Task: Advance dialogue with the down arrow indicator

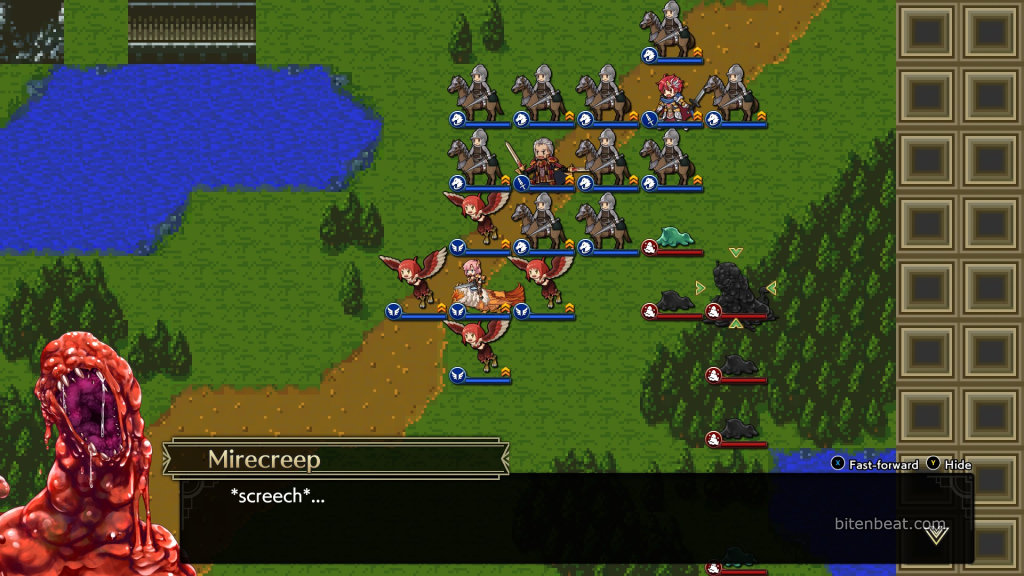Action: [x=936, y=535]
